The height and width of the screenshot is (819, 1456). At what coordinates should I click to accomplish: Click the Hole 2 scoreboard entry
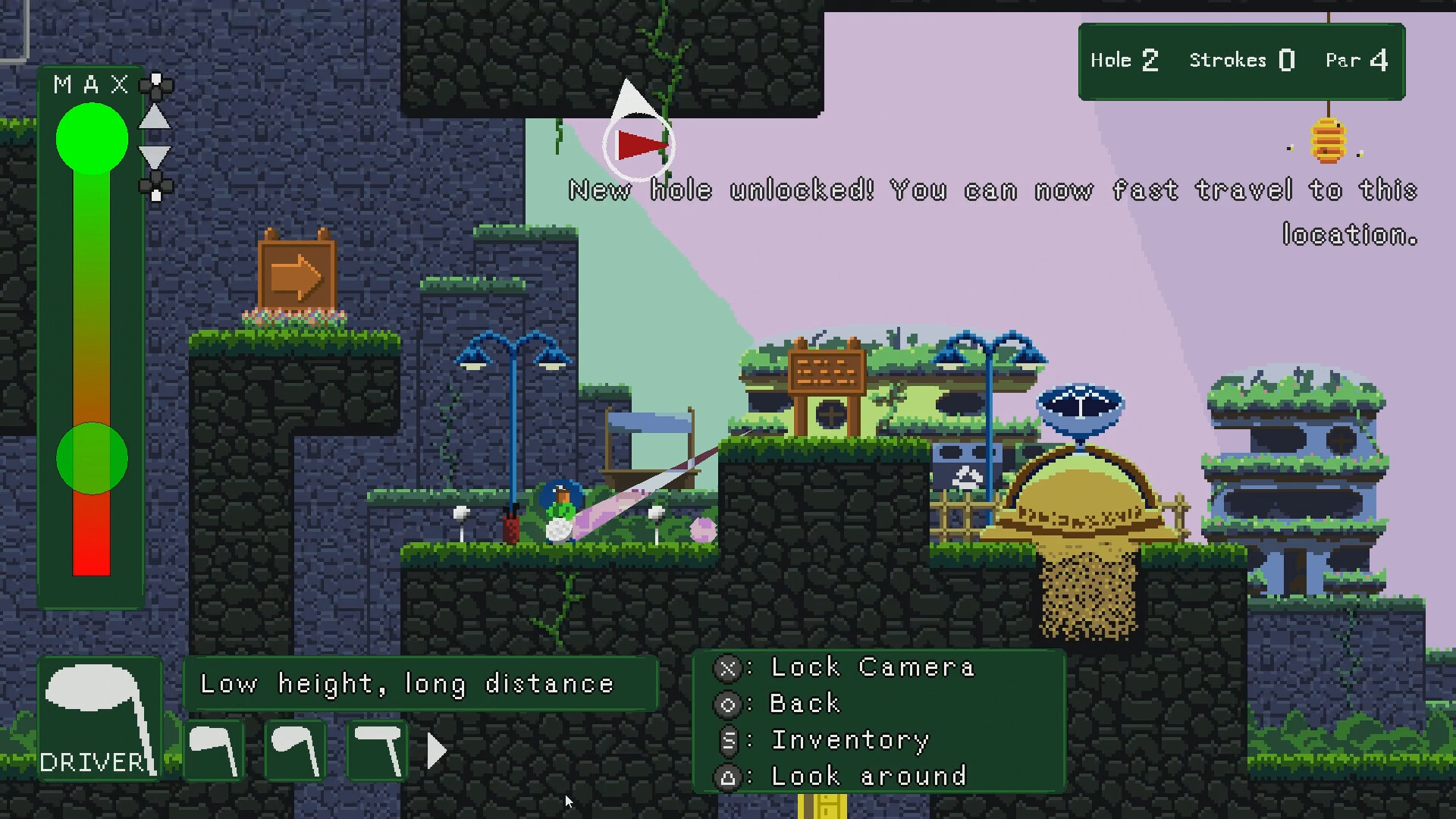coord(1125,60)
